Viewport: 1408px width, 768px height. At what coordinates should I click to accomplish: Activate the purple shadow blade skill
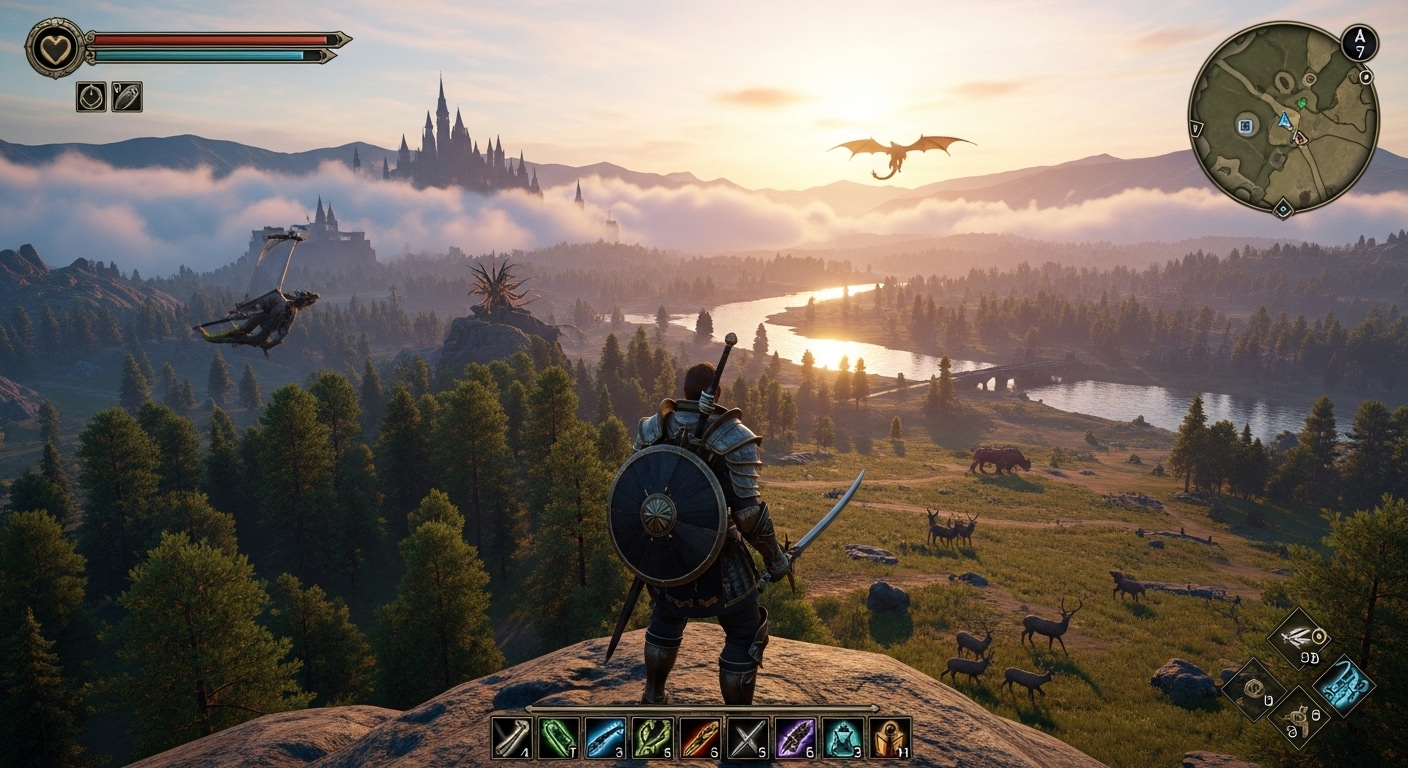point(795,738)
